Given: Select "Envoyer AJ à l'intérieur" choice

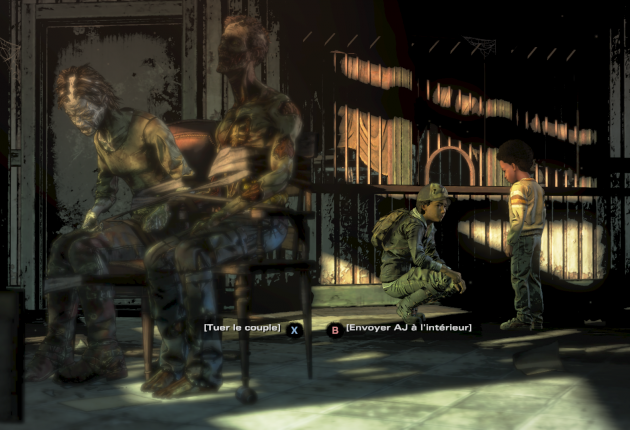Looking at the screenshot, I should point(406,328).
